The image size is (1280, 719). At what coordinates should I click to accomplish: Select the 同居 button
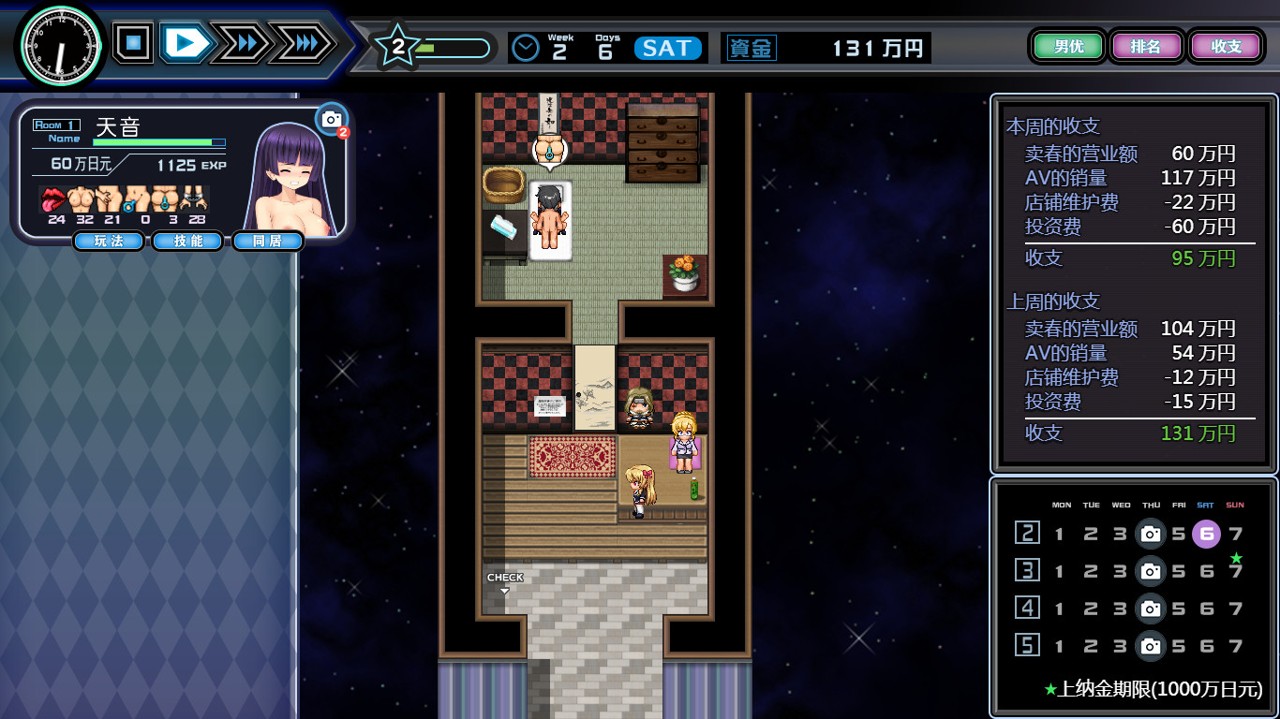click(x=267, y=241)
